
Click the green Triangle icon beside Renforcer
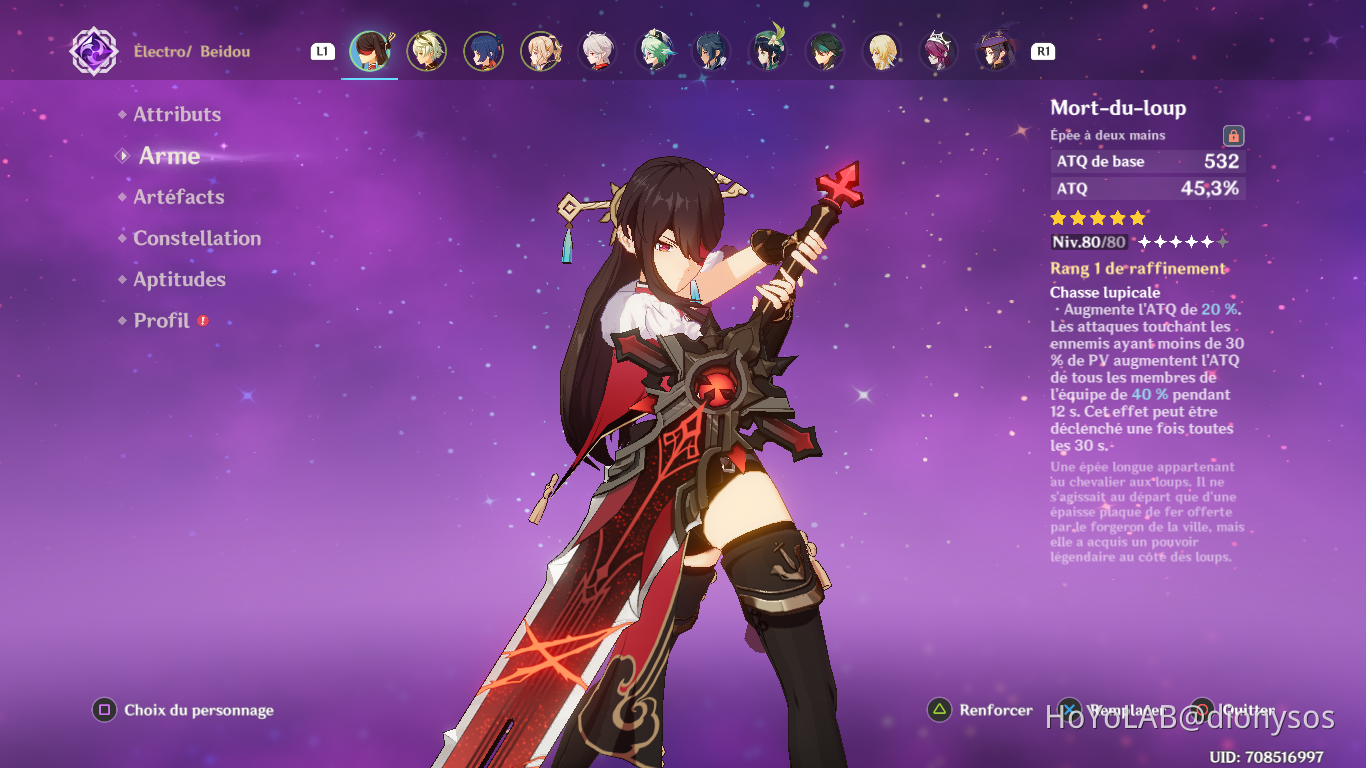point(938,711)
